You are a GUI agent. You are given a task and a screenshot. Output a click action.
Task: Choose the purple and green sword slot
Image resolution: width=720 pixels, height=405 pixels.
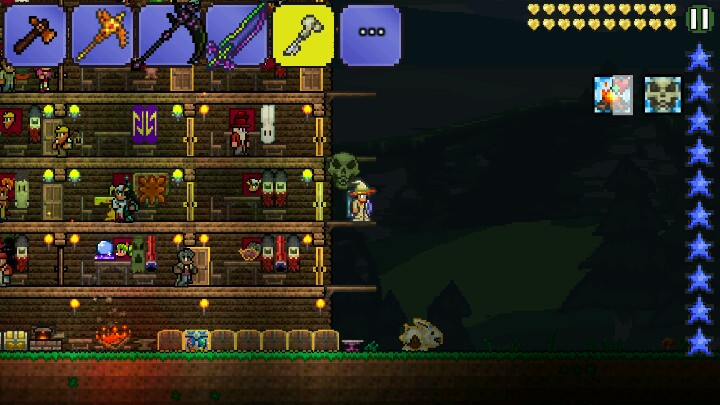(237, 35)
